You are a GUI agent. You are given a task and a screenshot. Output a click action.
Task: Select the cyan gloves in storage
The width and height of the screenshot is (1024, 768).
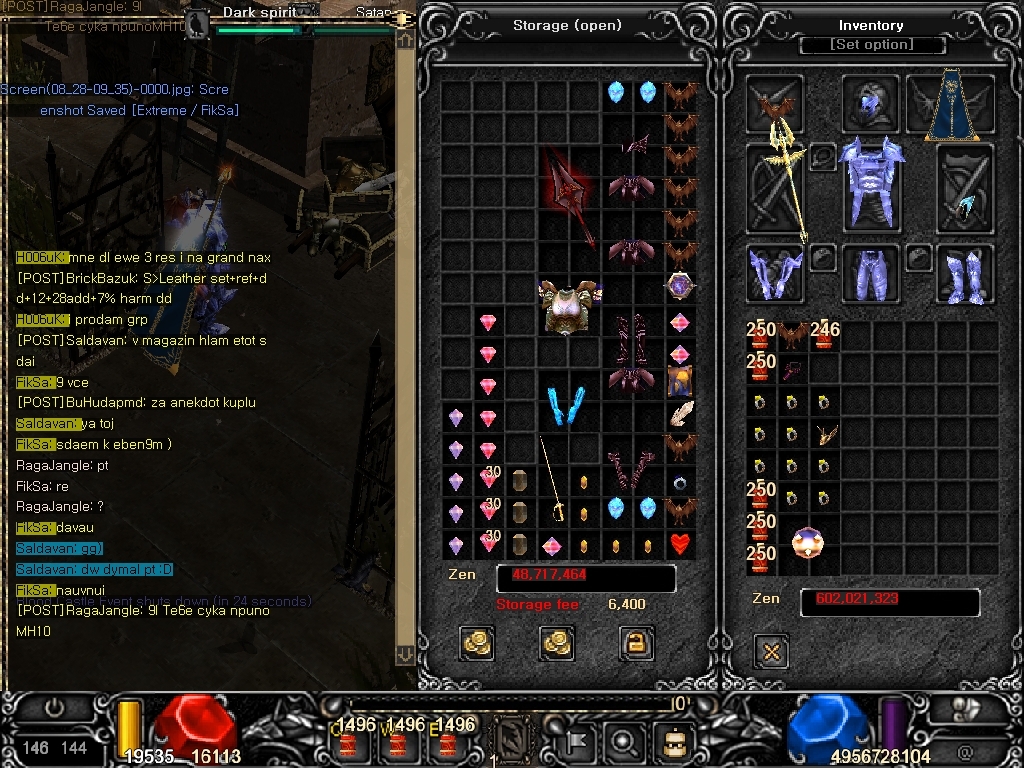coord(568,406)
